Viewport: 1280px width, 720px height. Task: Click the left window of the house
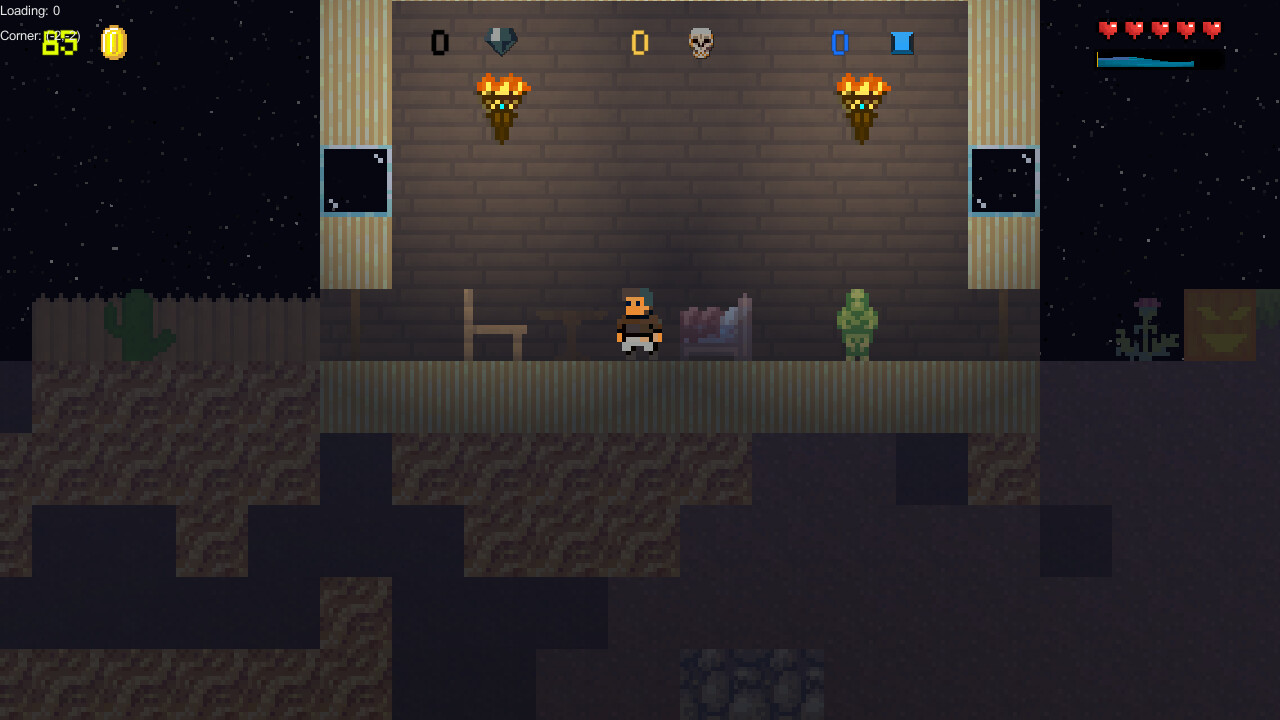pos(355,181)
